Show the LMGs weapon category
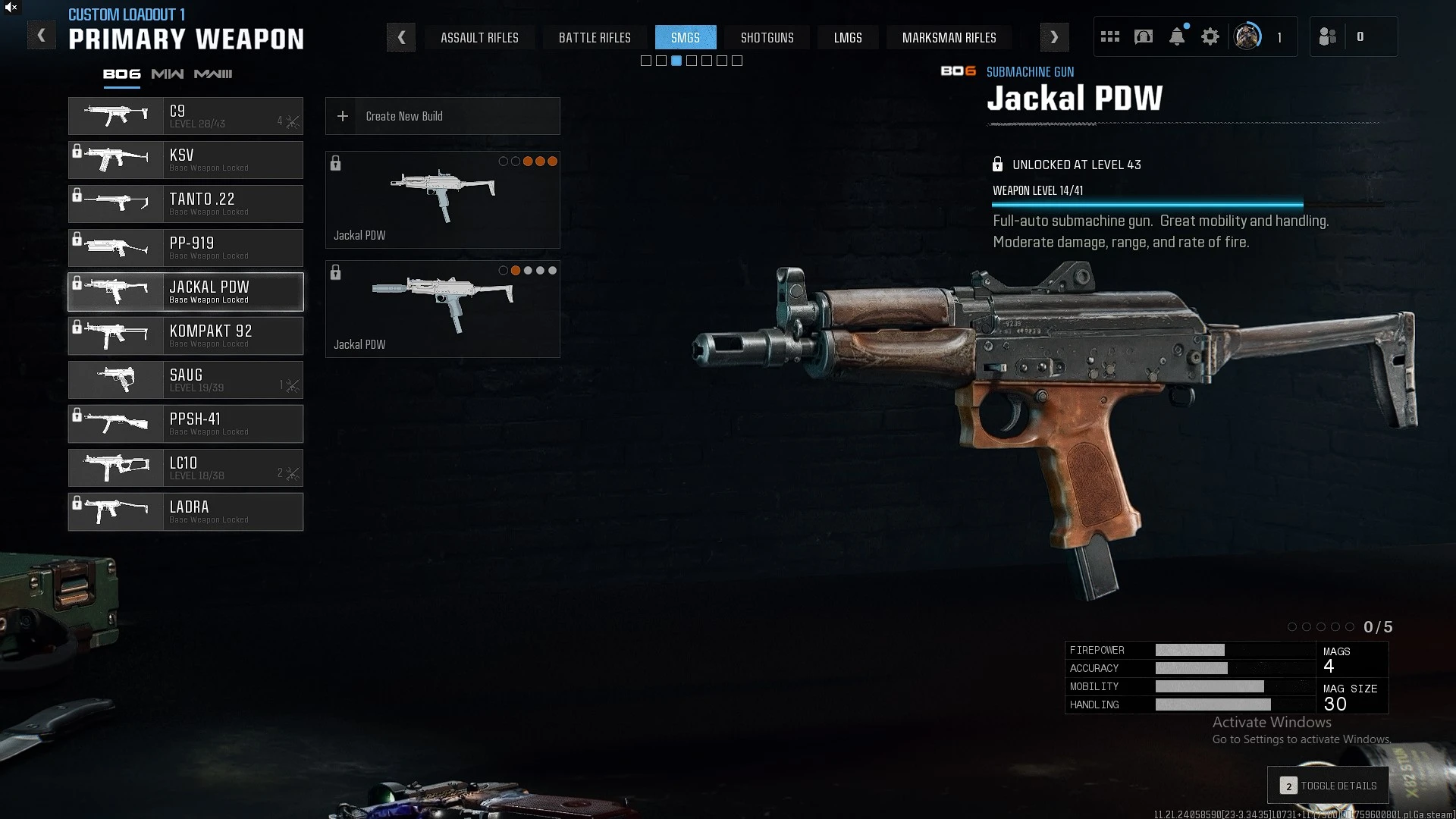 (x=848, y=37)
